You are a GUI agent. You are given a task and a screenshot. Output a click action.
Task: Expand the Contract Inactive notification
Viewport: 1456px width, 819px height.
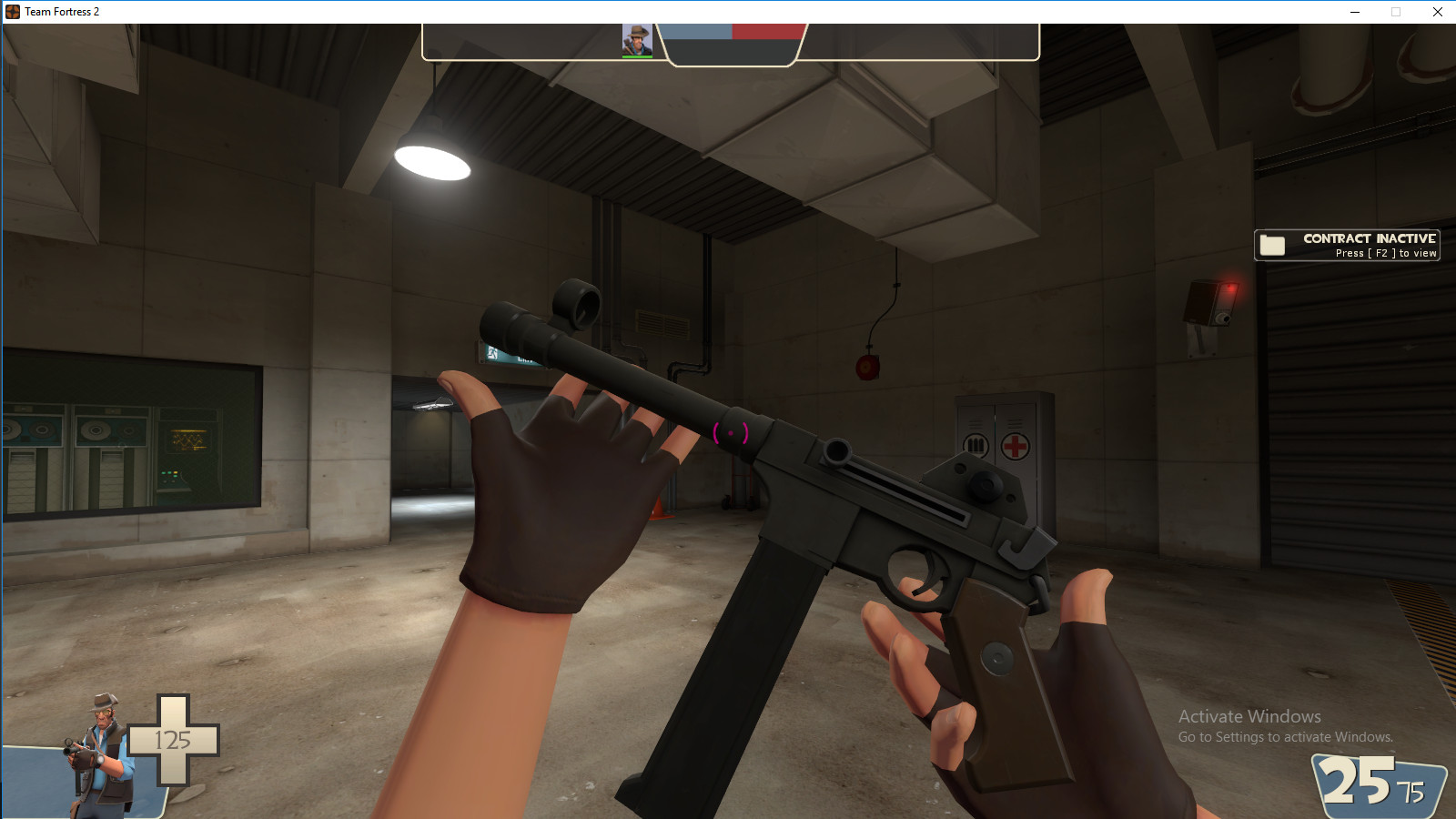[x=1347, y=244]
